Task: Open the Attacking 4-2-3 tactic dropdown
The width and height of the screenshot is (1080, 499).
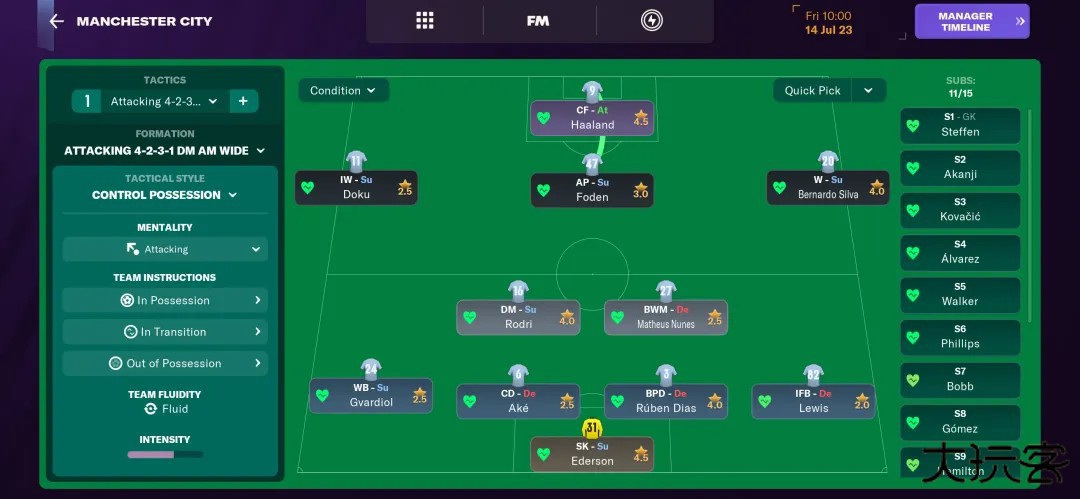Action: [x=164, y=101]
